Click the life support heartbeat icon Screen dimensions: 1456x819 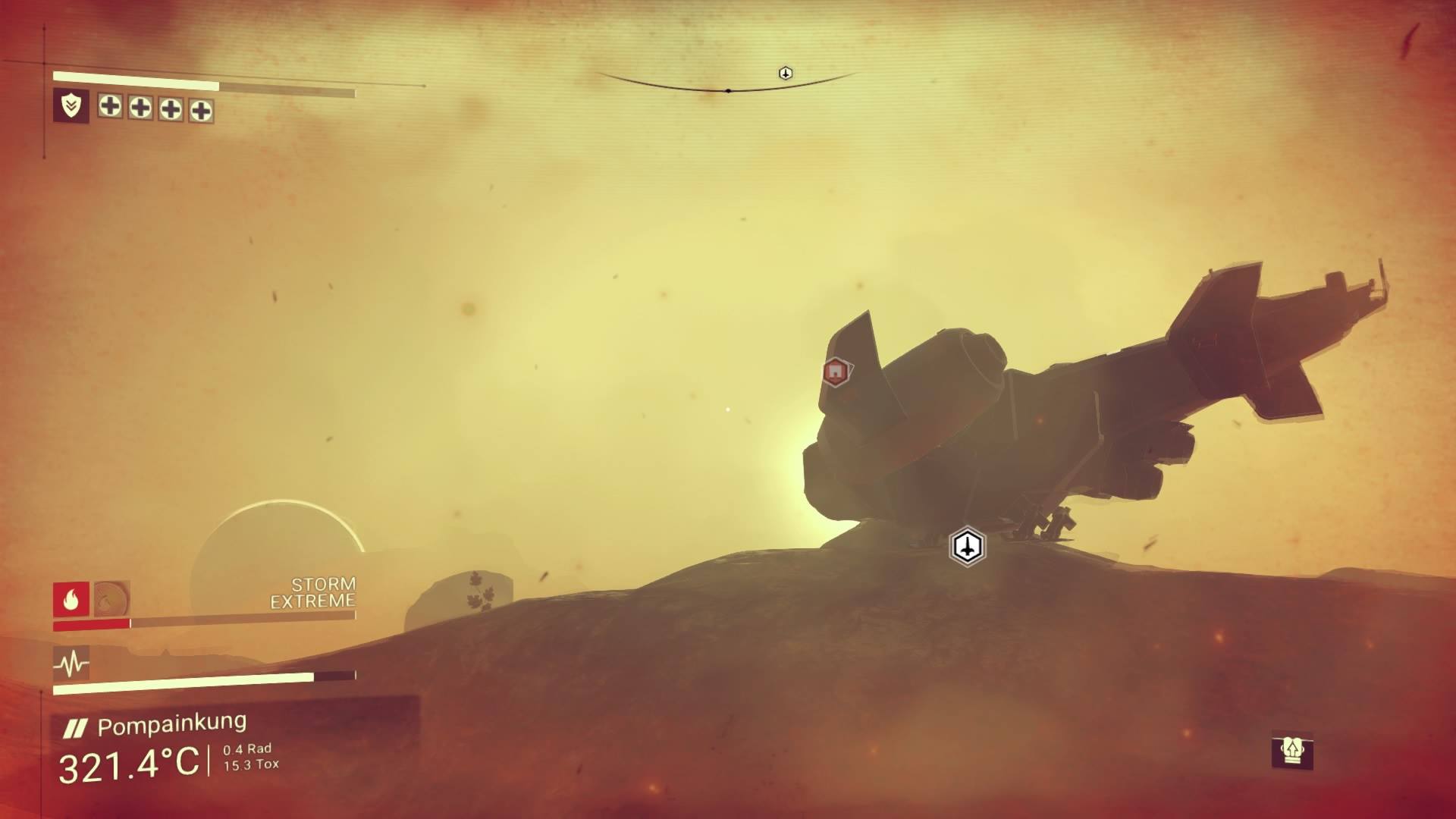71,664
